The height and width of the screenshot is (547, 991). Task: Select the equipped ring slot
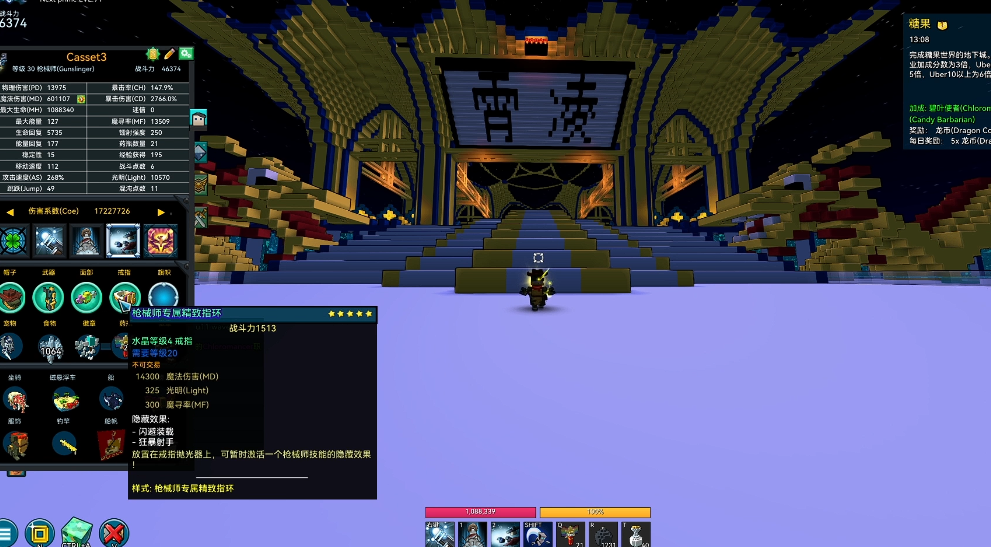click(125, 296)
